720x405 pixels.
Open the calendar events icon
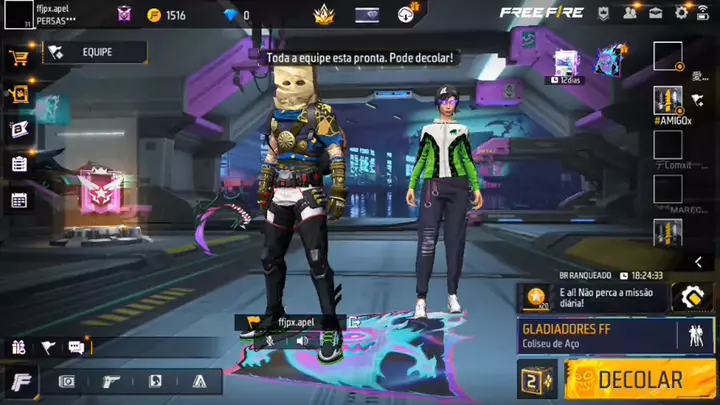click(18, 200)
